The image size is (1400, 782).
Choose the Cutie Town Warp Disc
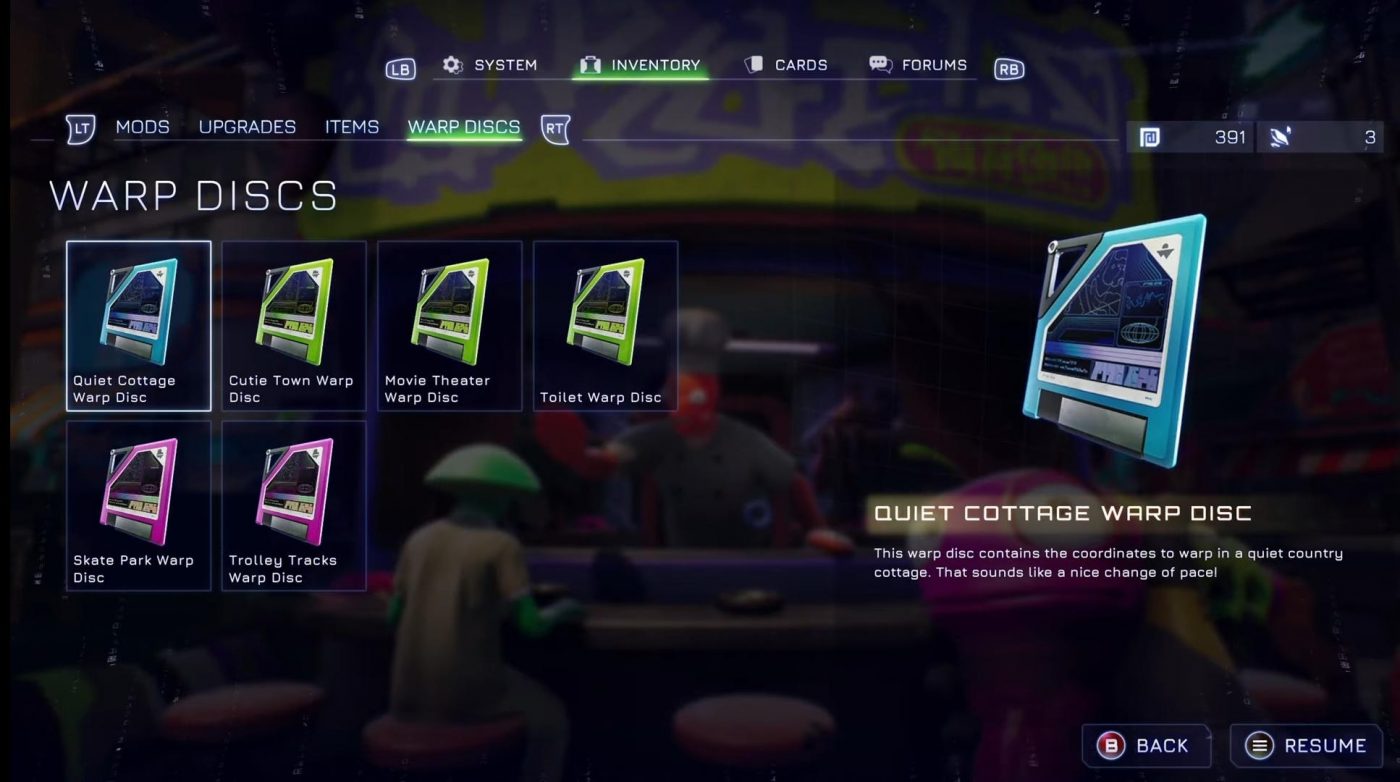[x=294, y=326]
